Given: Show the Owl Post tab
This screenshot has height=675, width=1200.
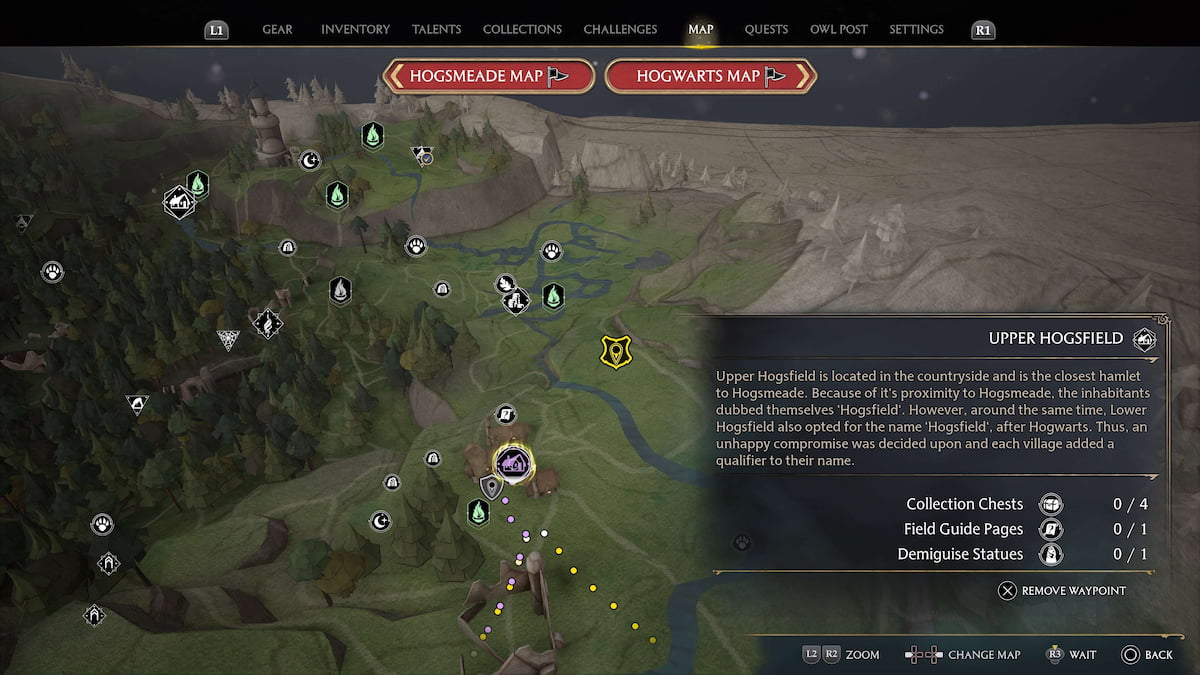Looking at the screenshot, I should 838,29.
